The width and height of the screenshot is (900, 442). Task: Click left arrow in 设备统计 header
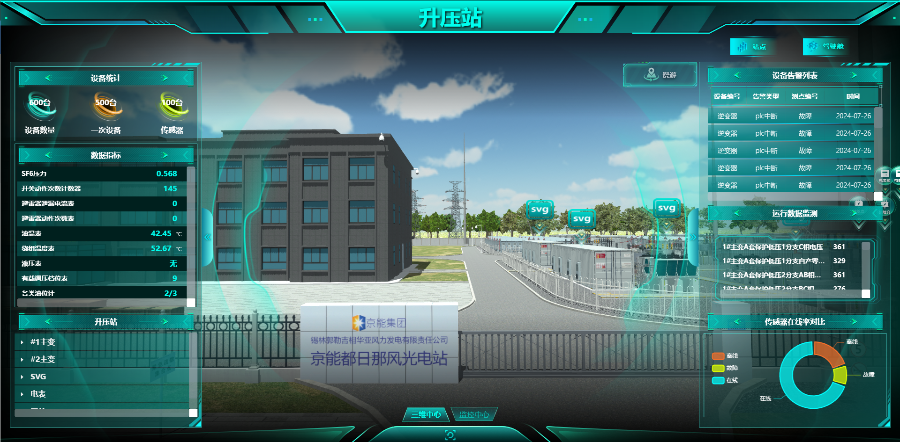tap(47, 77)
